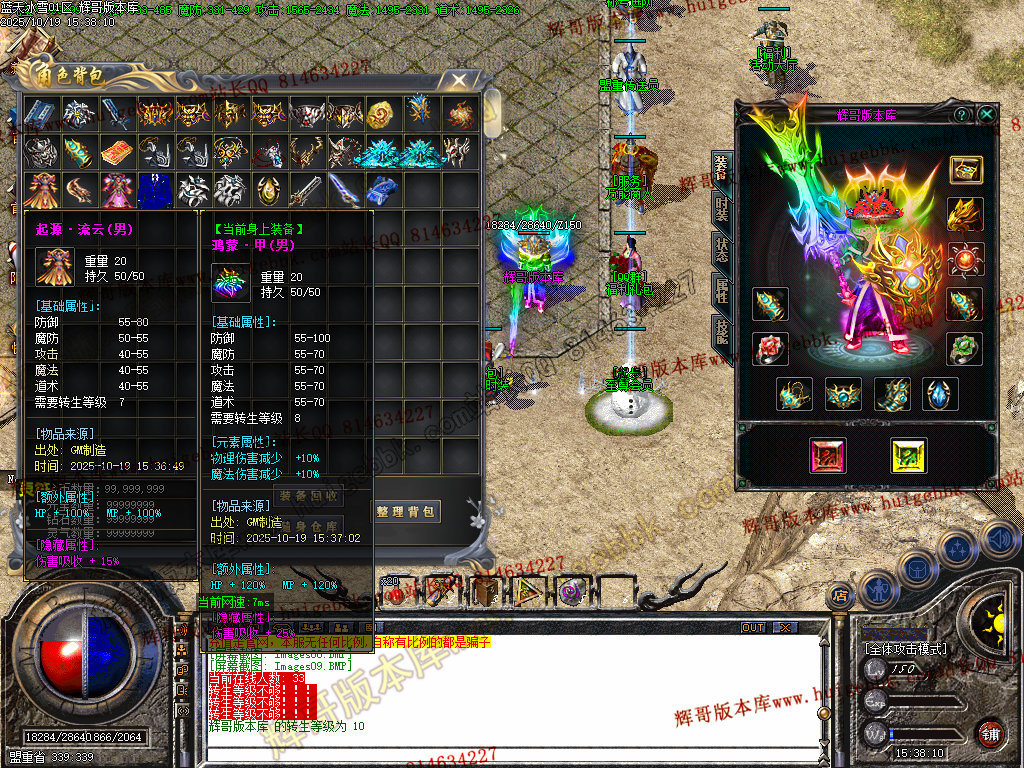Screen dimensions: 1024x768
Task: Select the equipped green gem ring slot
Action: point(965,349)
